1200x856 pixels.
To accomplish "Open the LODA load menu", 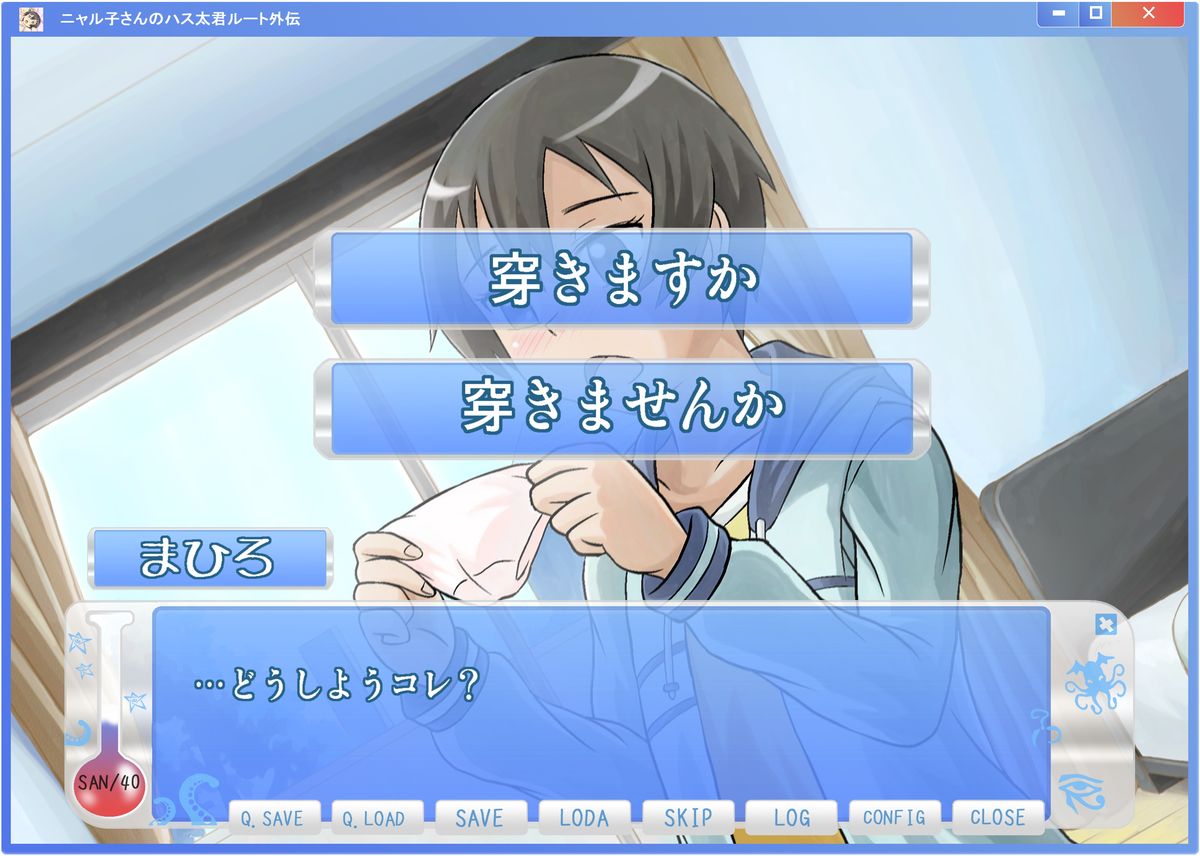I will point(584,818).
